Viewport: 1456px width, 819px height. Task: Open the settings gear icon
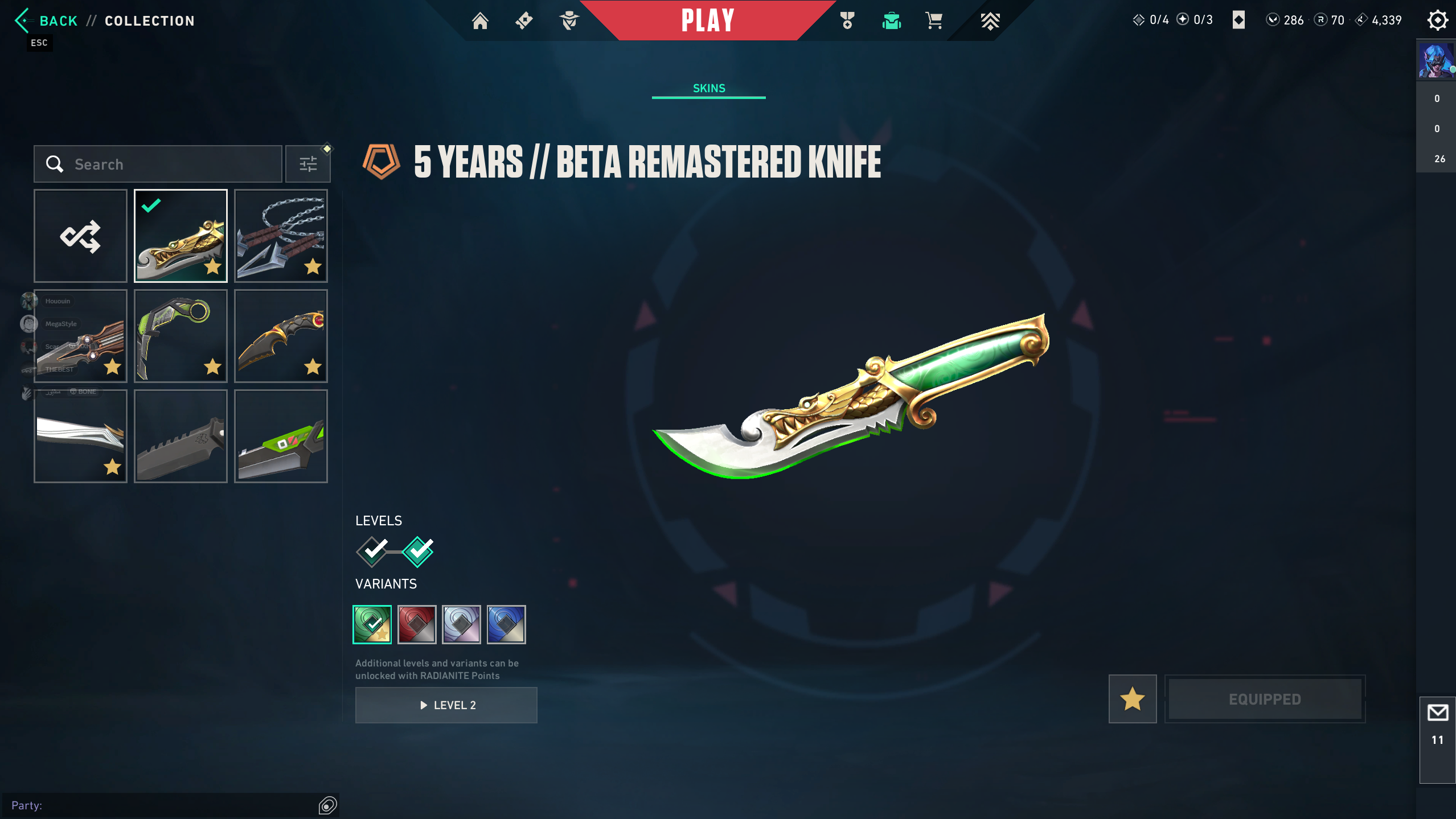pyautogui.click(x=1437, y=20)
